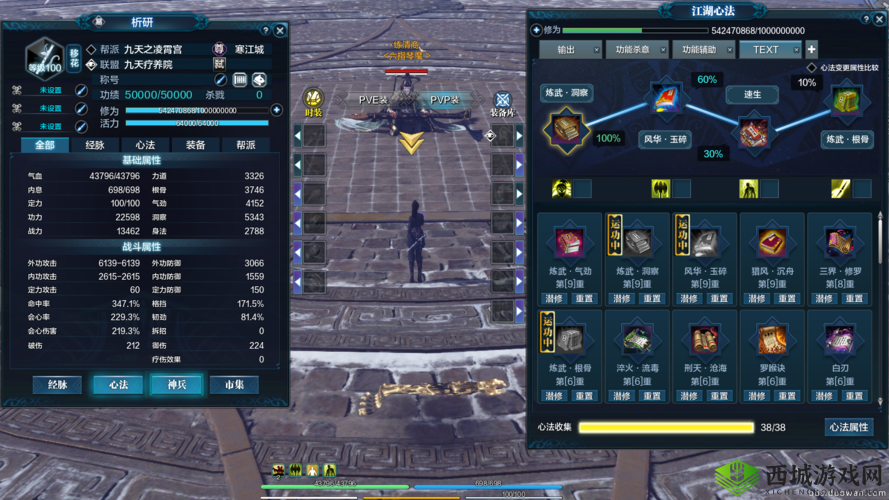The width and height of the screenshot is (889, 500).
Task: Select the 帮派 attributes tab
Action: [246, 145]
